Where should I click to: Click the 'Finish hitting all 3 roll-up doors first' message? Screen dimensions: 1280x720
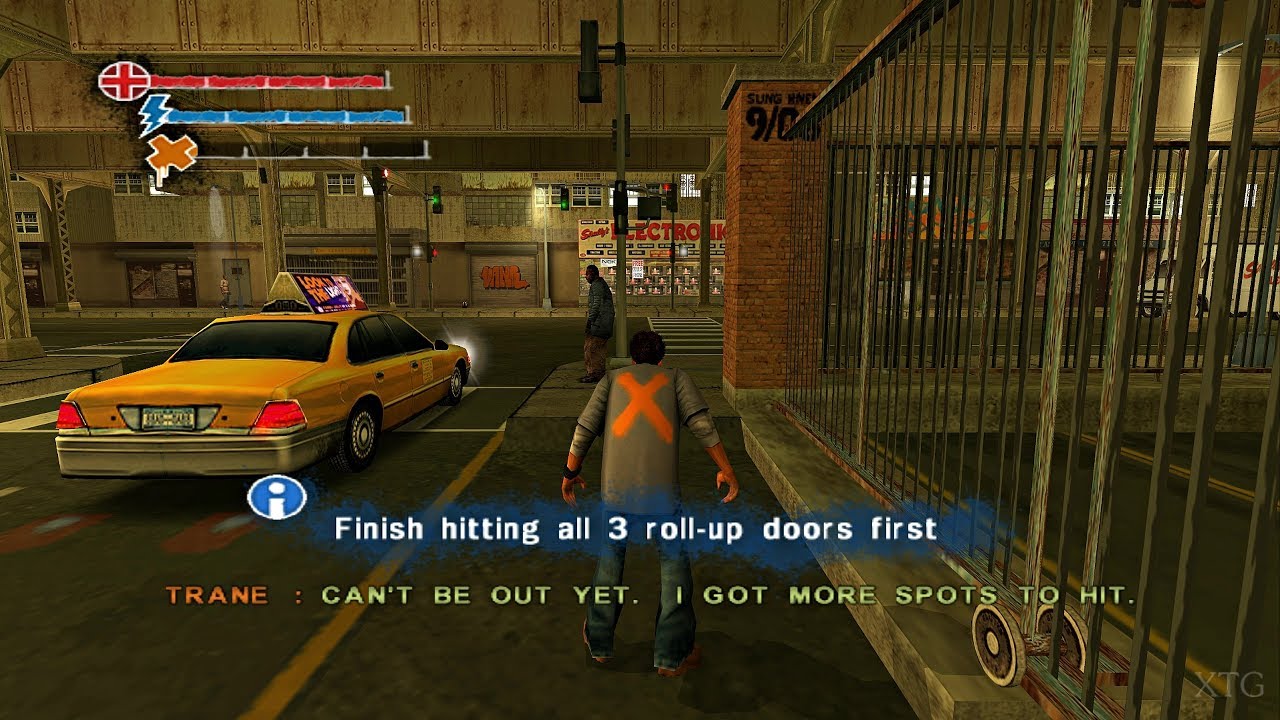click(x=637, y=528)
